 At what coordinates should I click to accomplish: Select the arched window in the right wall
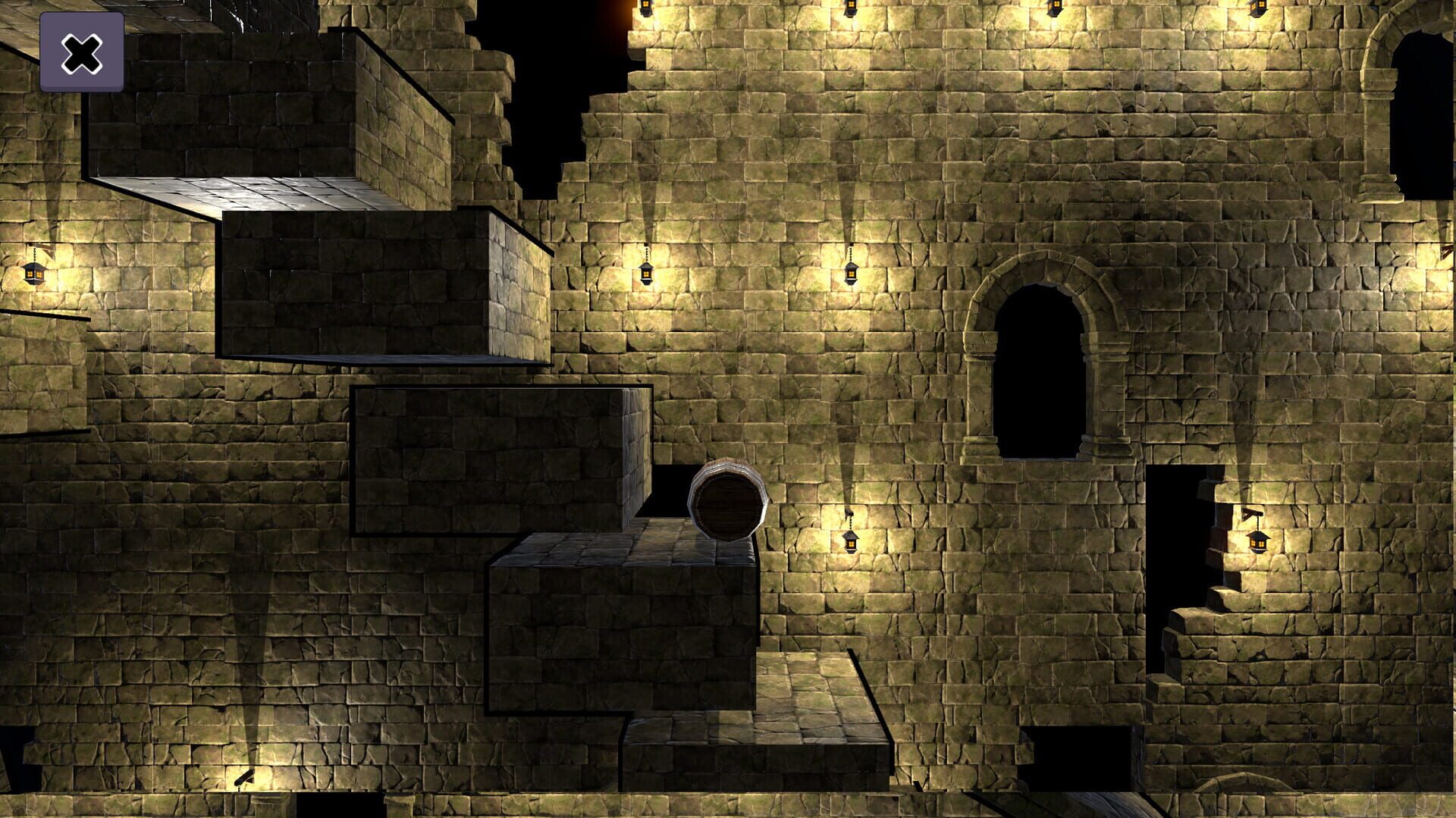pos(1039,371)
